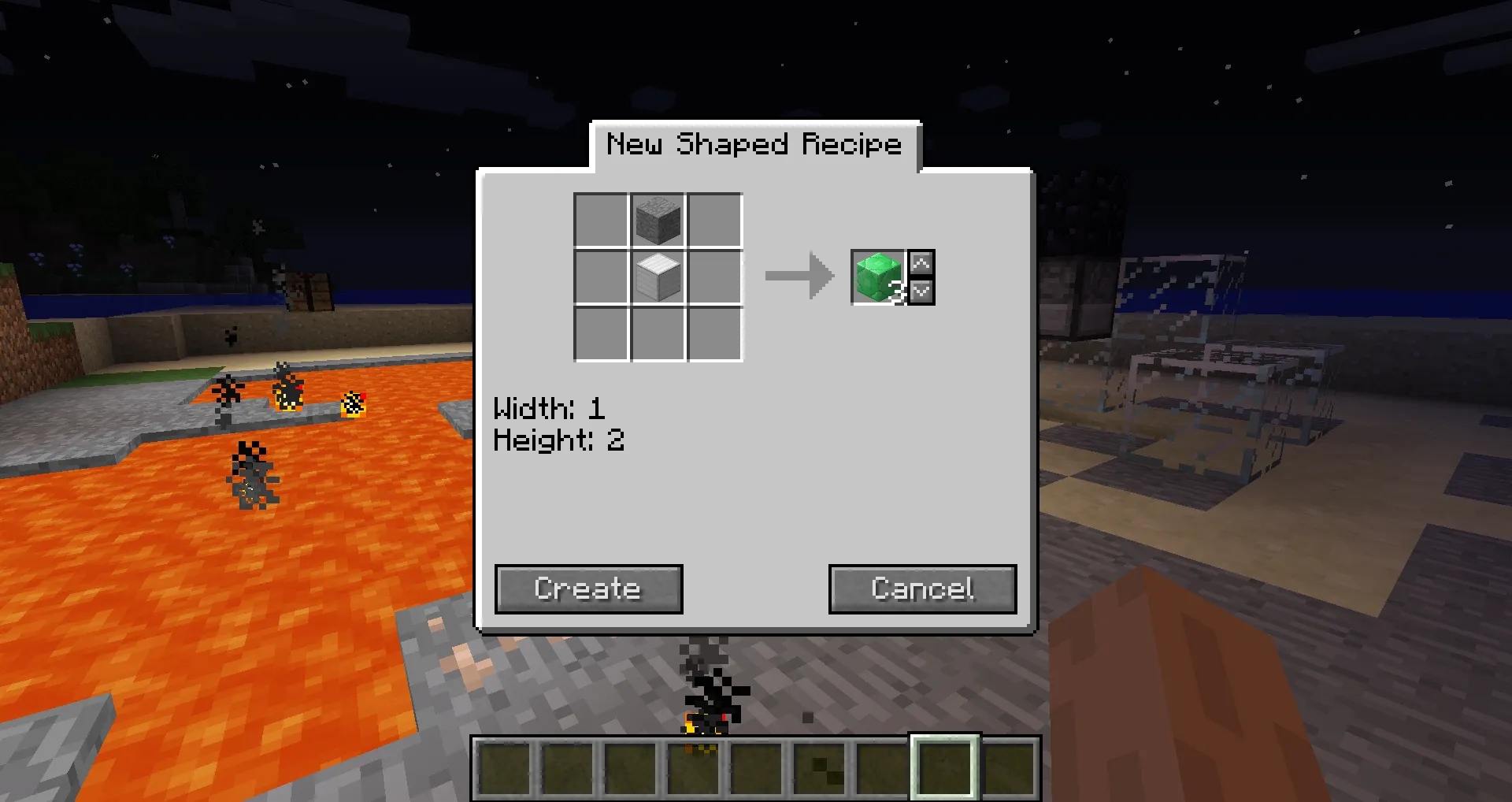Click the New Shaped Recipe title bar
The image size is (1512, 802).
pyautogui.click(x=754, y=144)
